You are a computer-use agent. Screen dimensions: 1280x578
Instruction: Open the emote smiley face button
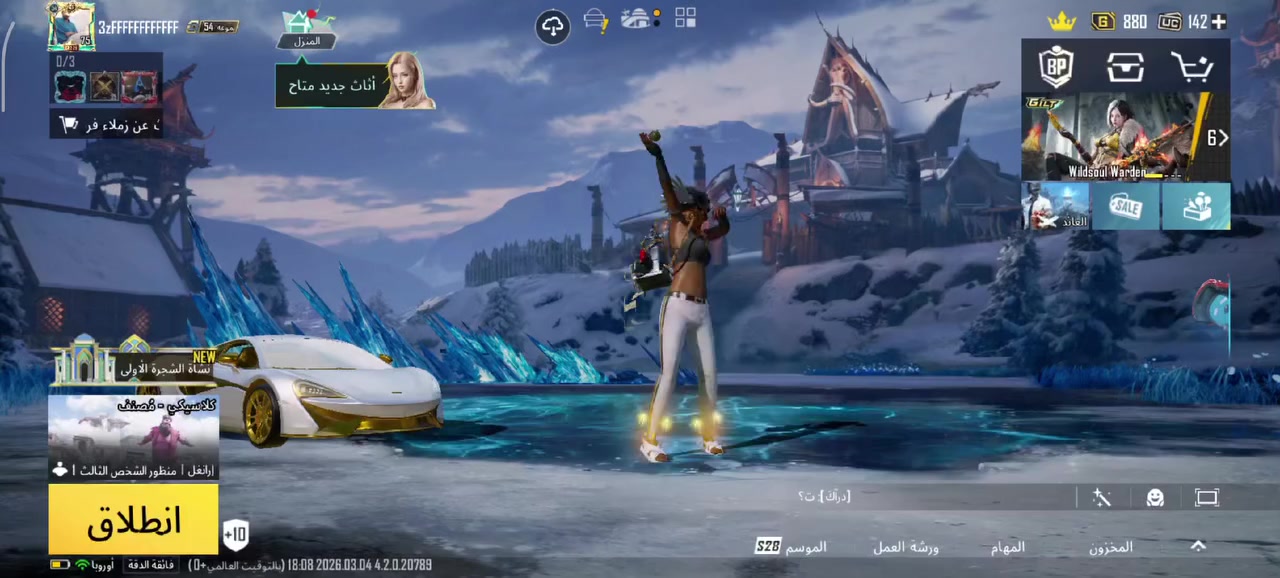1155,497
